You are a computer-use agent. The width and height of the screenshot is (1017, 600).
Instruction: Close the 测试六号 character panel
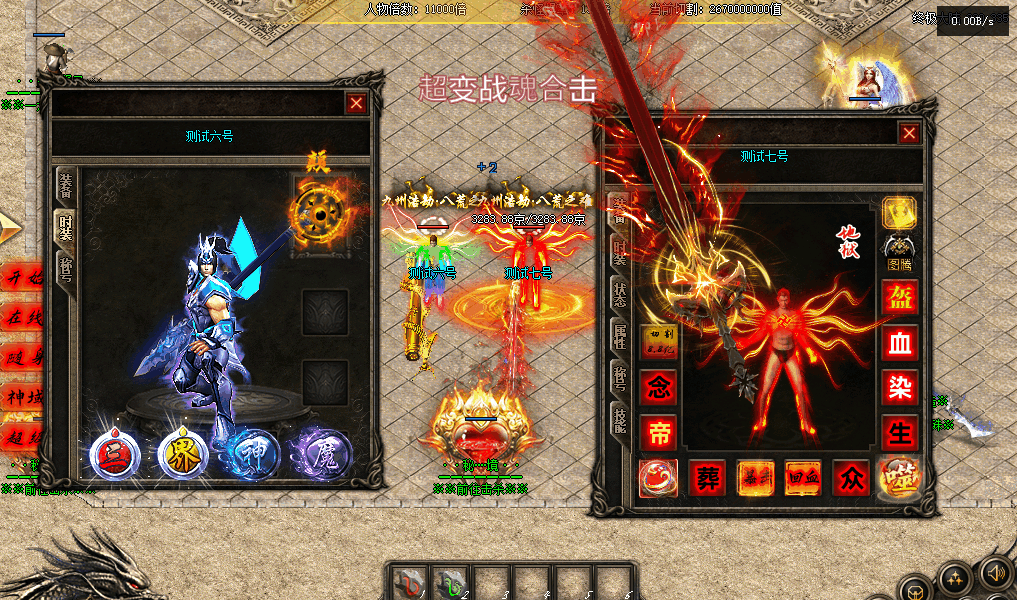(x=356, y=103)
